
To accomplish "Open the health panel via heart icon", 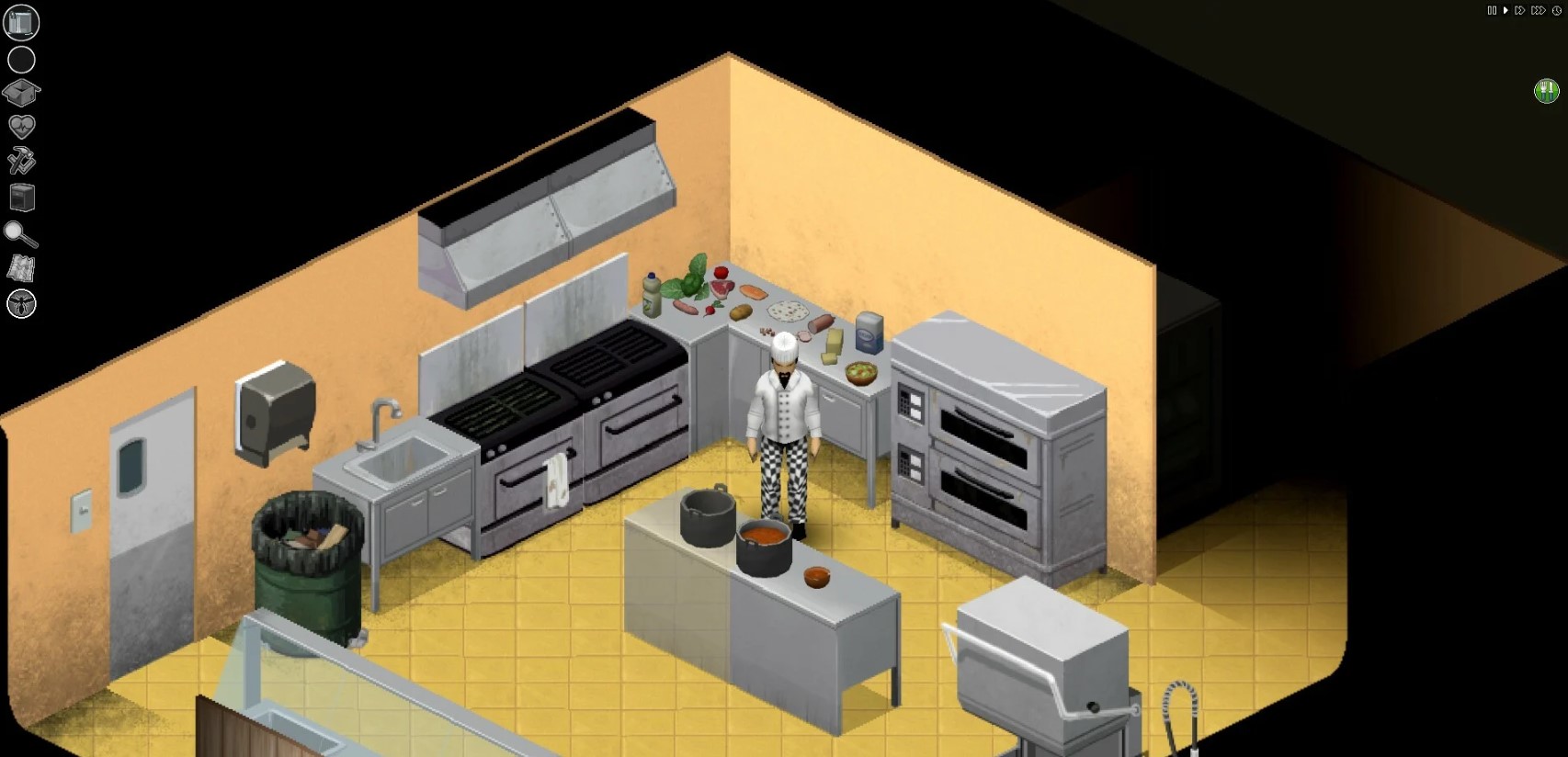I will click(x=21, y=128).
